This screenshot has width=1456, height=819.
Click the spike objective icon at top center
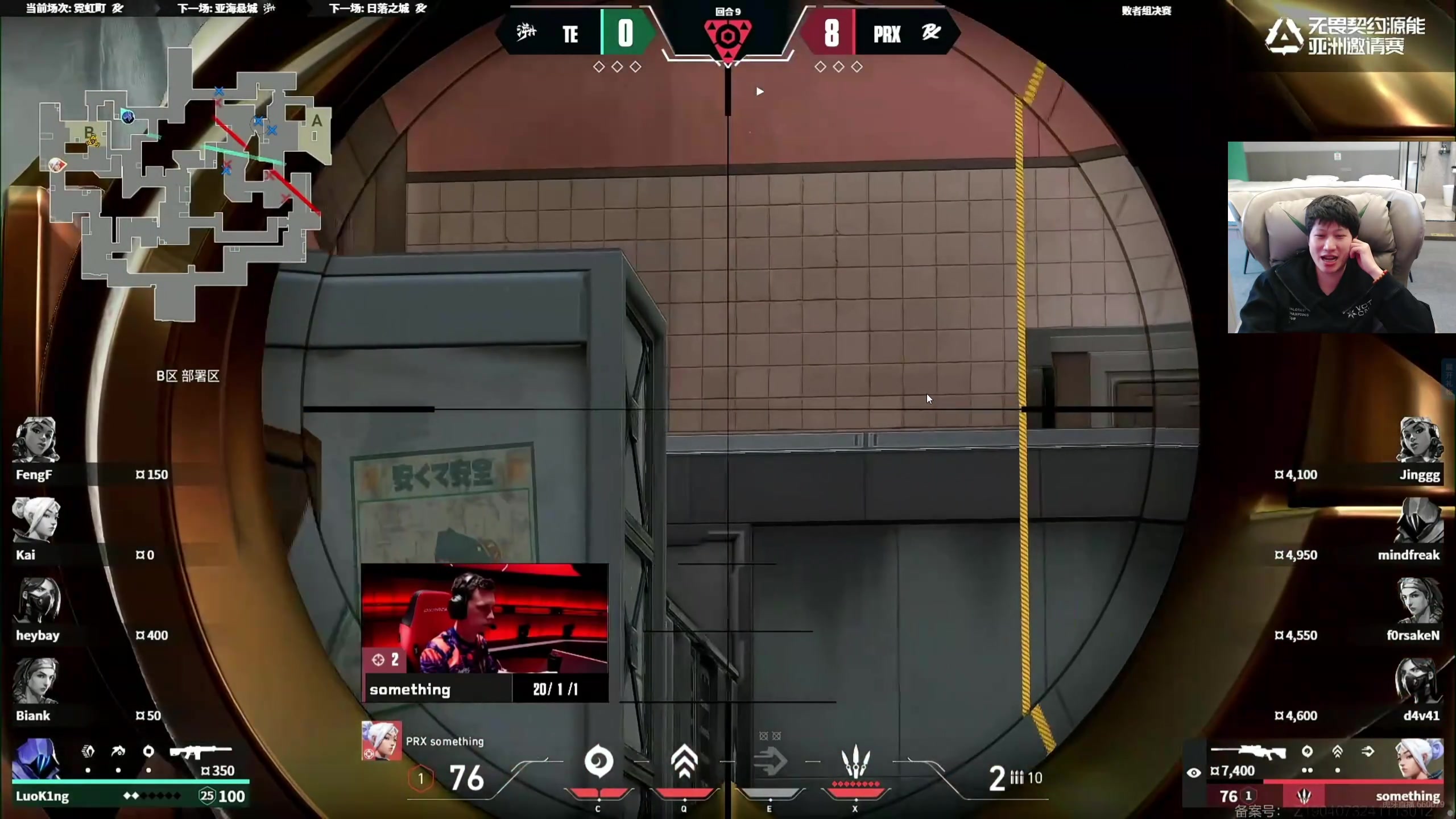[x=727, y=38]
